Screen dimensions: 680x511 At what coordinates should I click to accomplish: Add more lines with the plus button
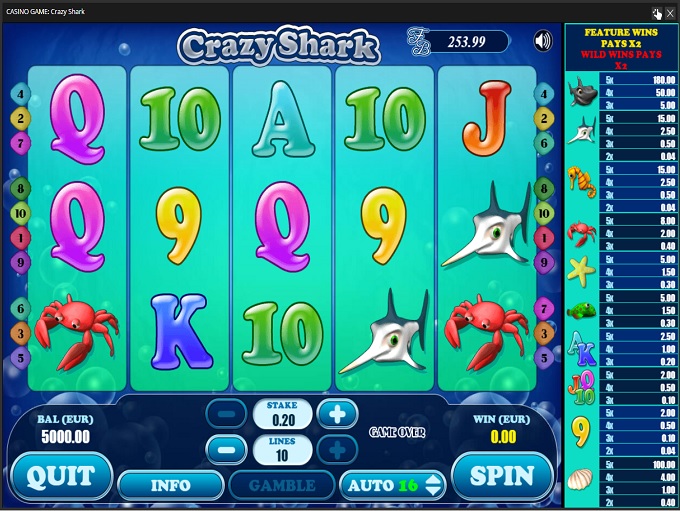(337, 449)
